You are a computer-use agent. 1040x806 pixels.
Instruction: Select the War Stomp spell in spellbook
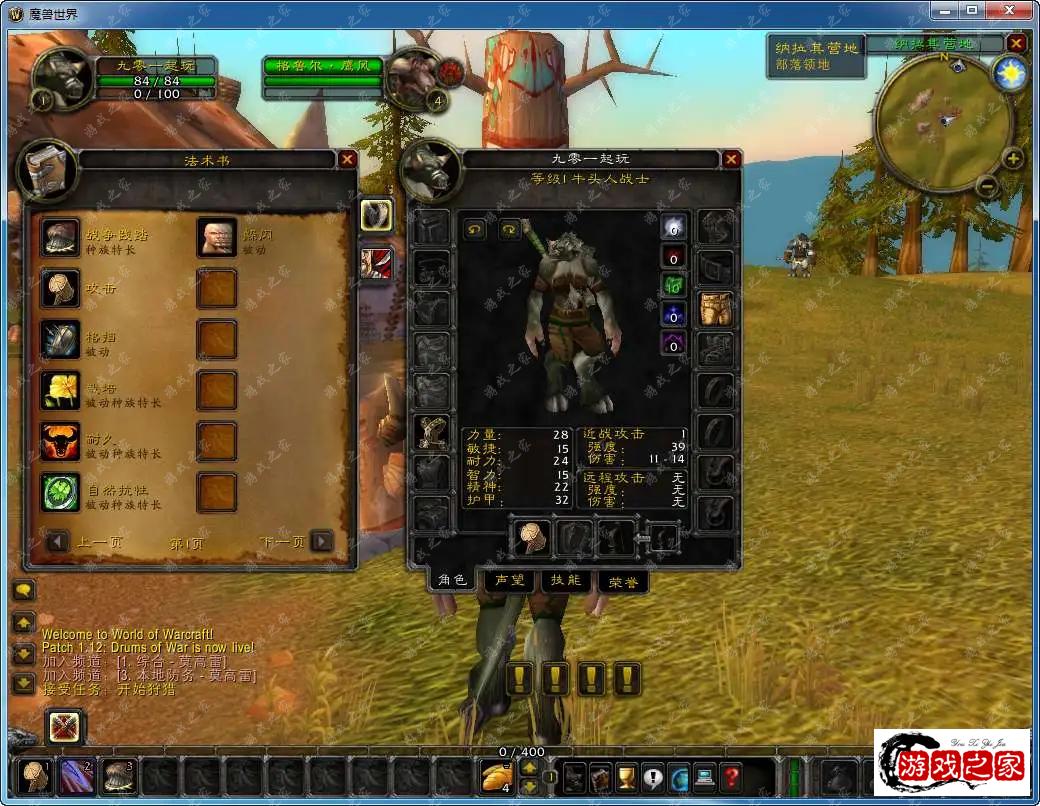[x=60, y=237]
